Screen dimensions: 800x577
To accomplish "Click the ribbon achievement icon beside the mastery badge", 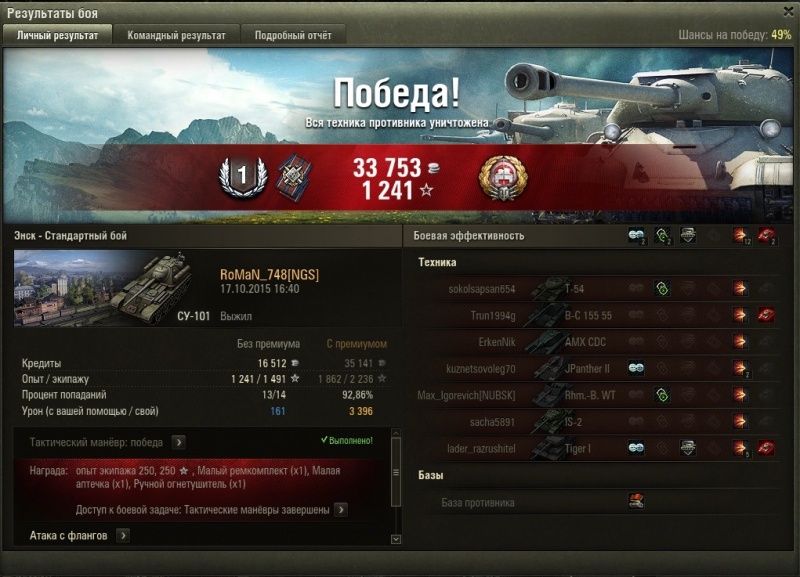I will click(x=294, y=175).
